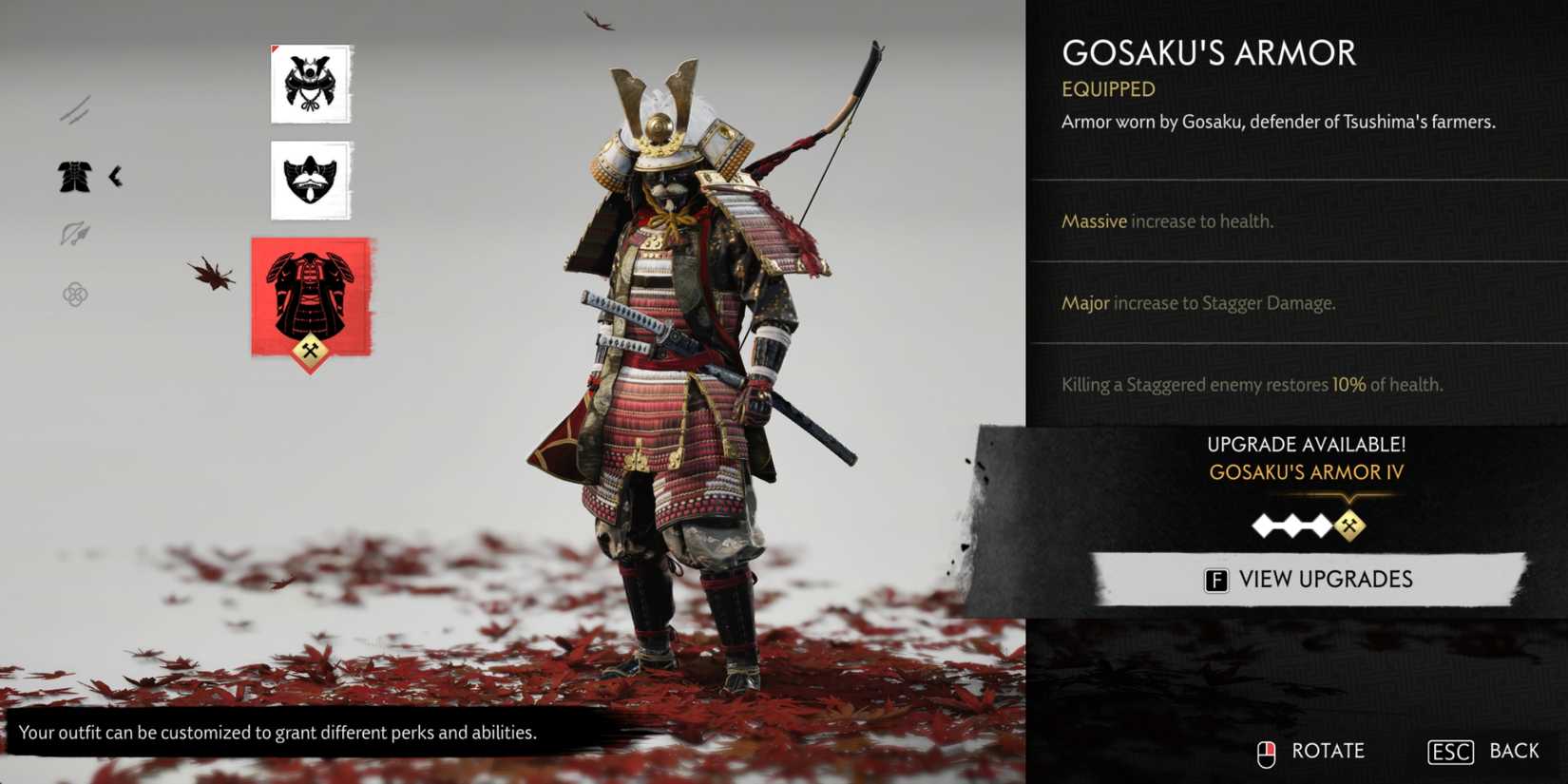Select the bow and blowdart ranged category icon

[x=75, y=233]
